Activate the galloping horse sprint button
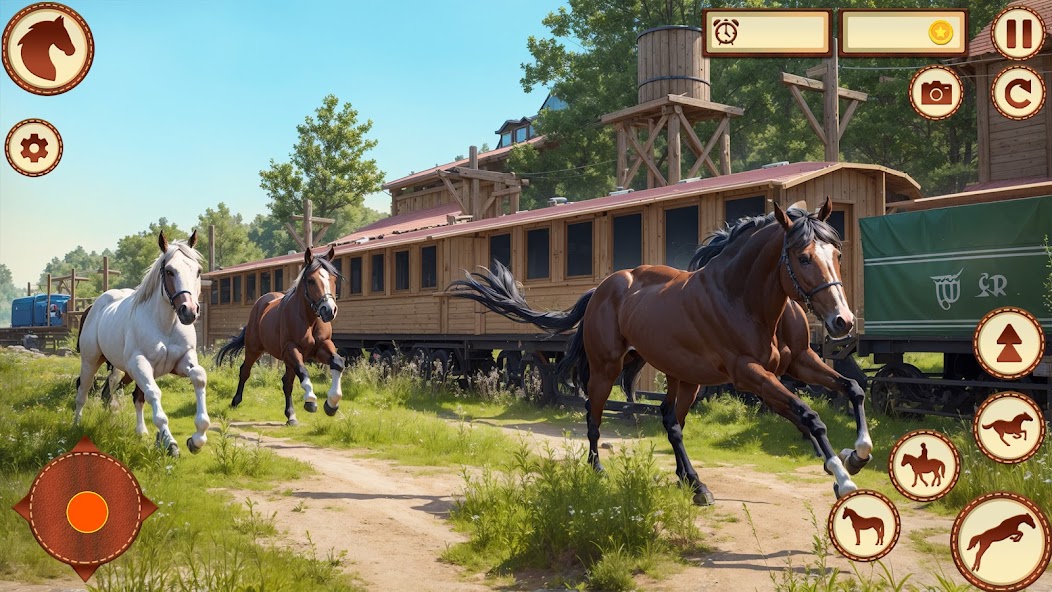Image resolution: width=1052 pixels, height=592 pixels. click(1009, 428)
